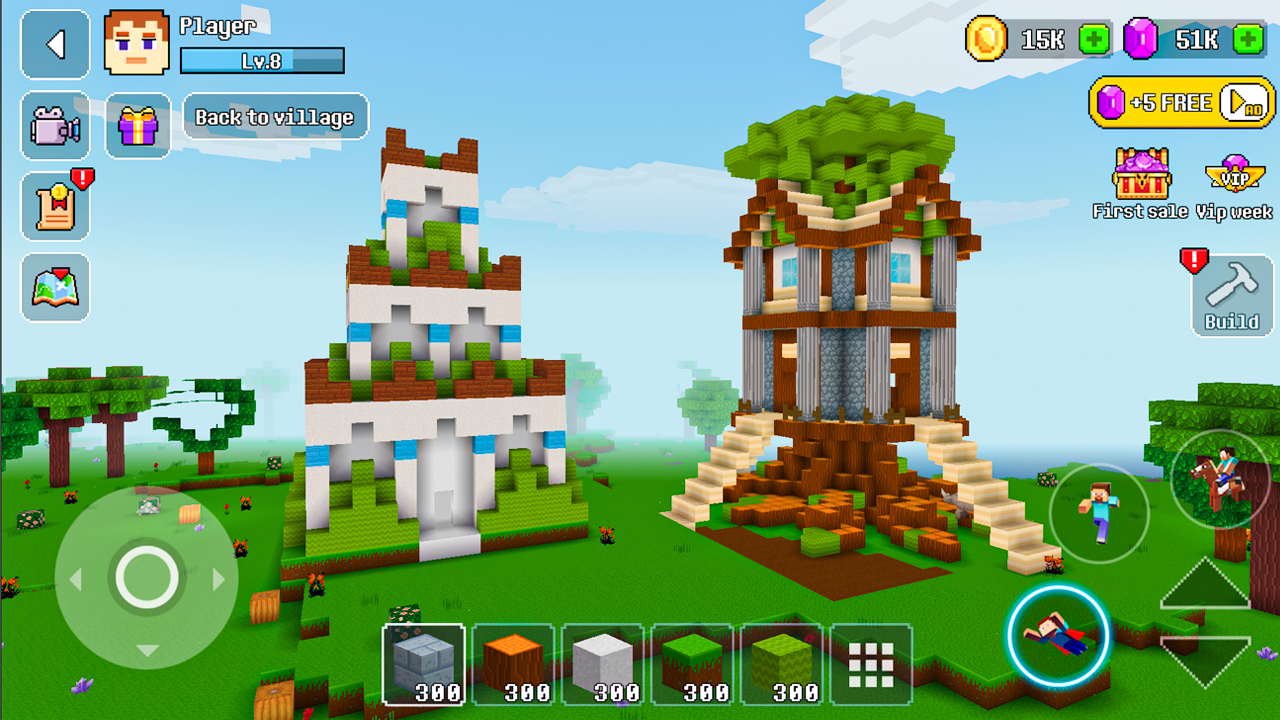This screenshot has height=720, width=1280.
Task: Open the video camera recording icon
Action: click(x=55, y=126)
